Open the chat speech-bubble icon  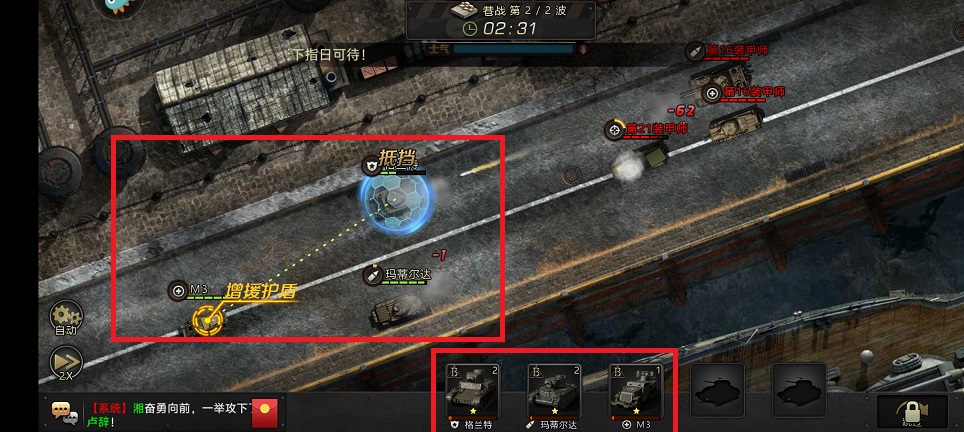pyautogui.click(x=65, y=410)
